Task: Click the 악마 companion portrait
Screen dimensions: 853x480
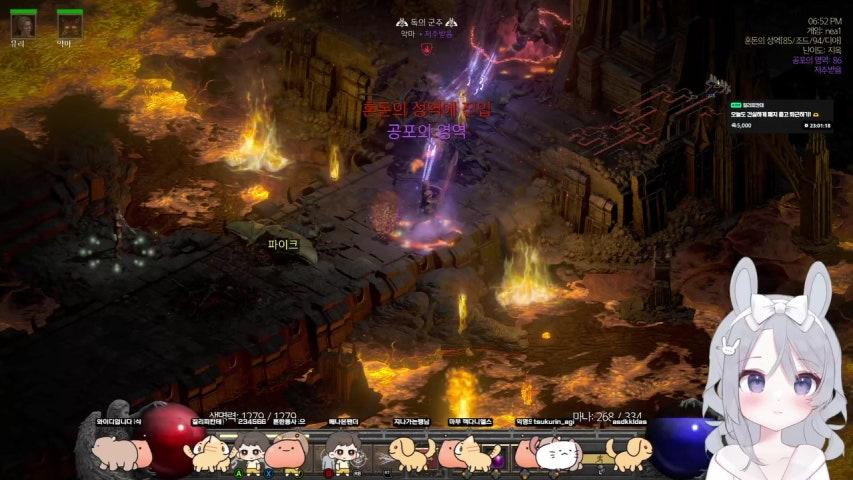Action: point(69,25)
